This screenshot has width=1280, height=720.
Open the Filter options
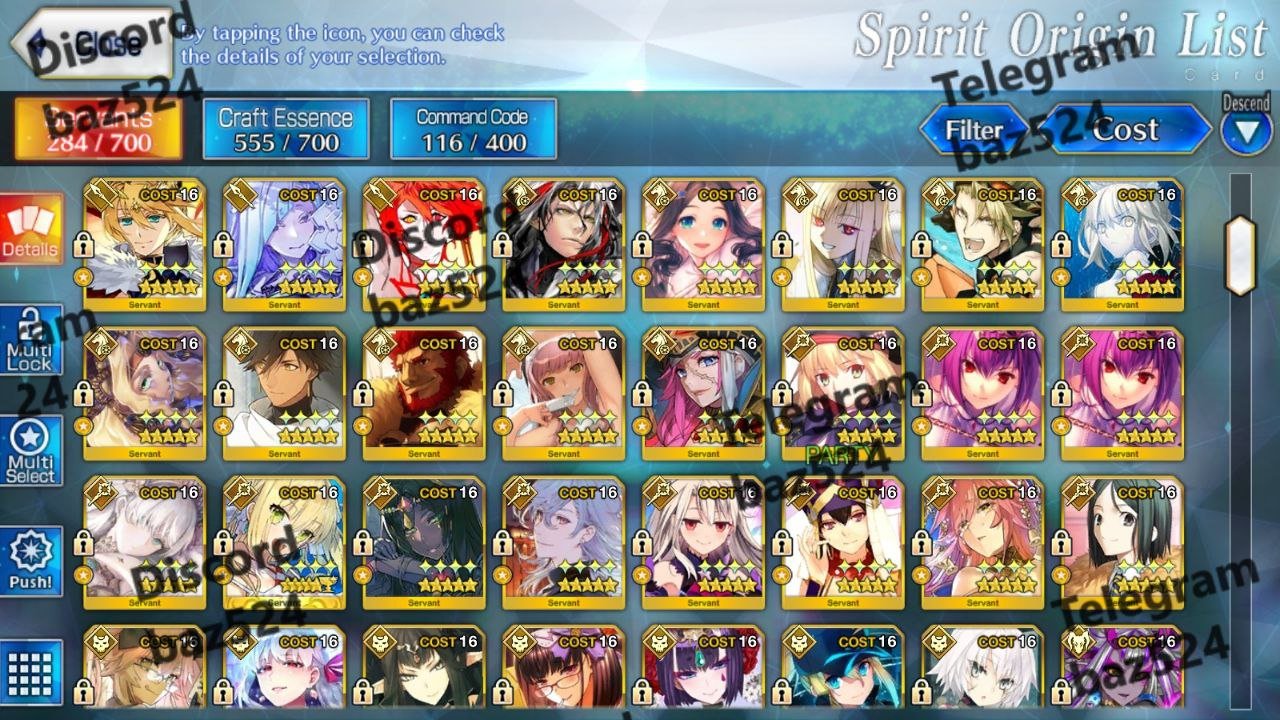[x=973, y=130]
